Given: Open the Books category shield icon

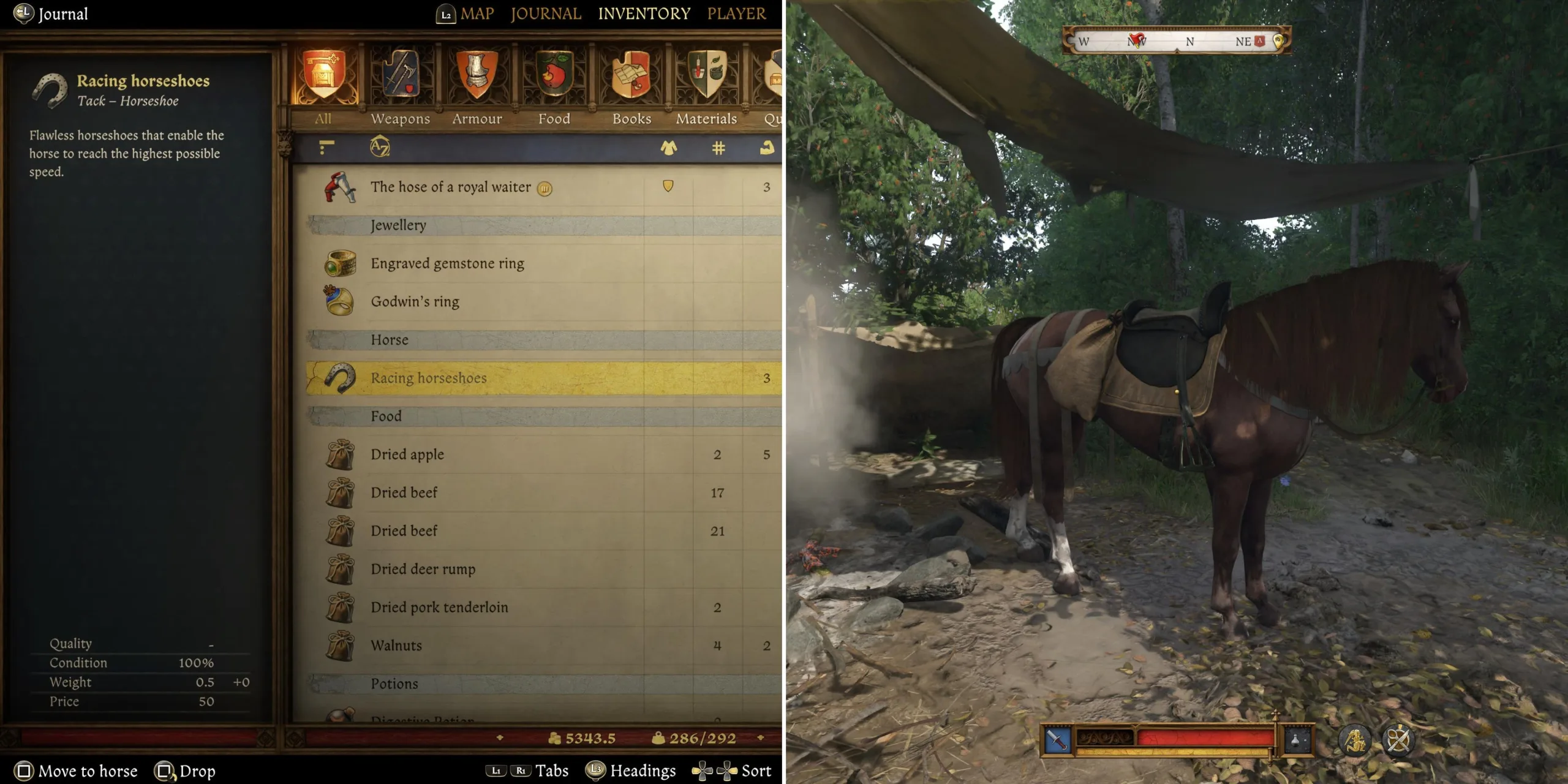Looking at the screenshot, I should (x=630, y=73).
